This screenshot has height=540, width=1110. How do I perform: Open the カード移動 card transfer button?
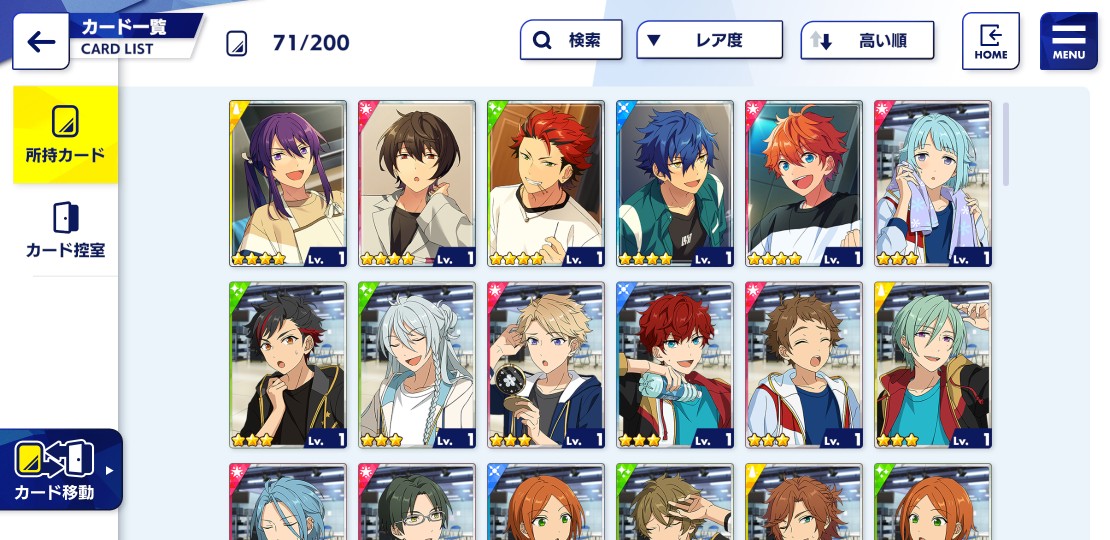61,469
